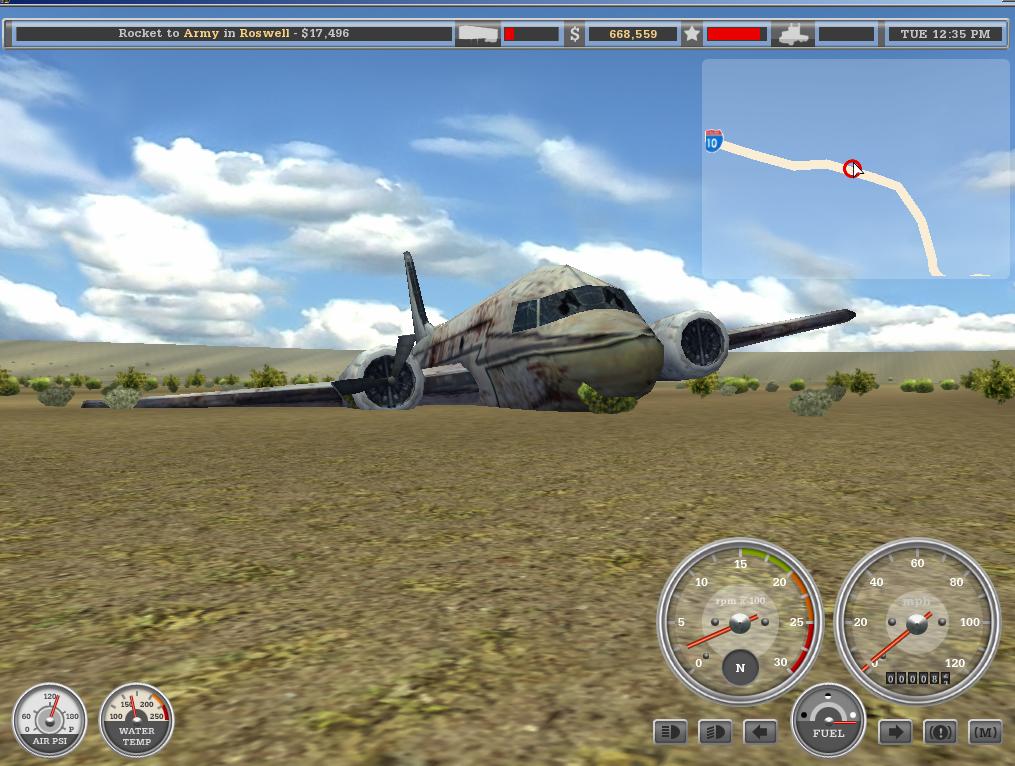Open the Rocket to Army delivery objective
The height and width of the screenshot is (766, 1015).
tap(234, 34)
